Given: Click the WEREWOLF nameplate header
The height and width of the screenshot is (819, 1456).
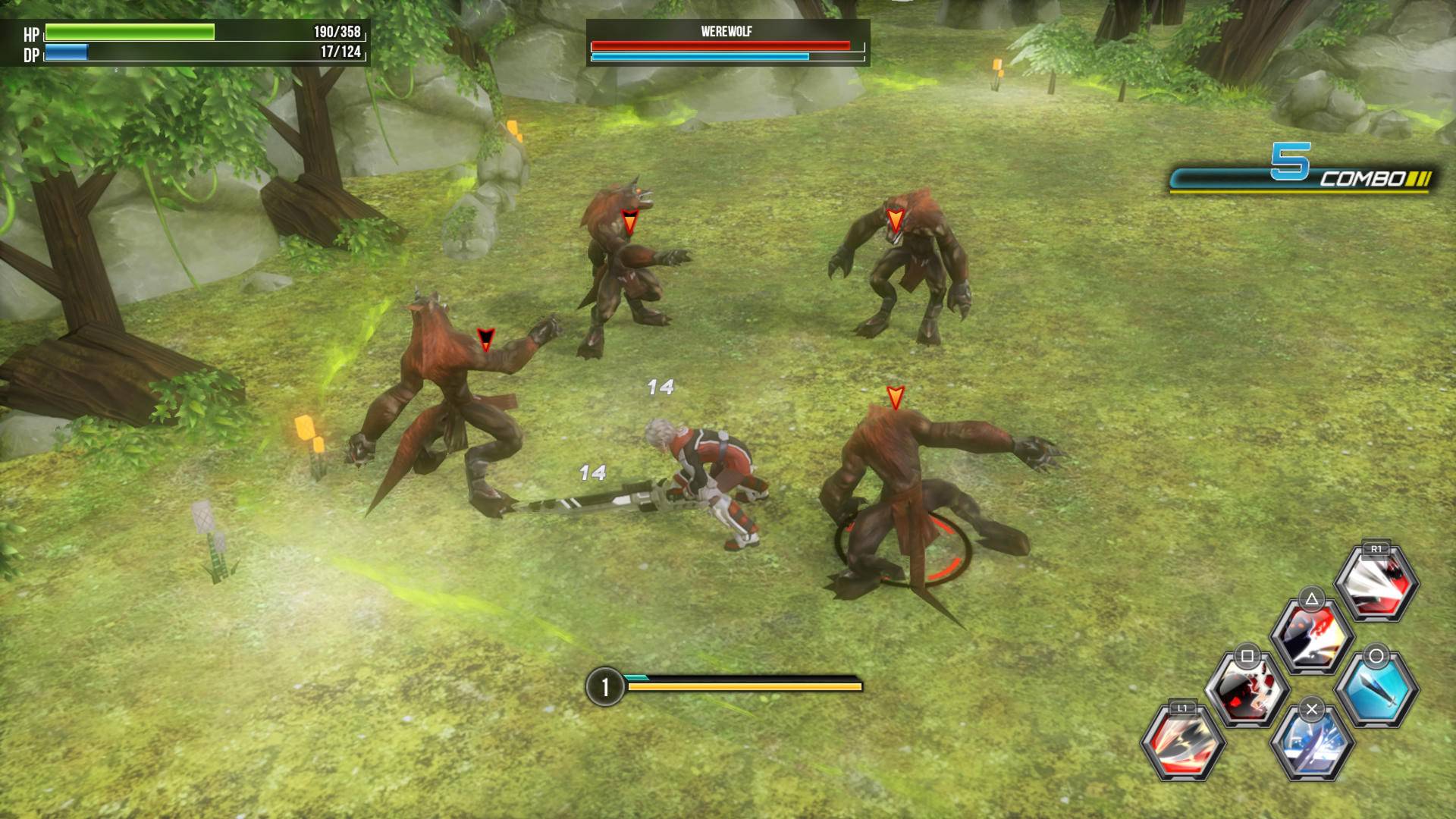Looking at the screenshot, I should pos(726,30).
